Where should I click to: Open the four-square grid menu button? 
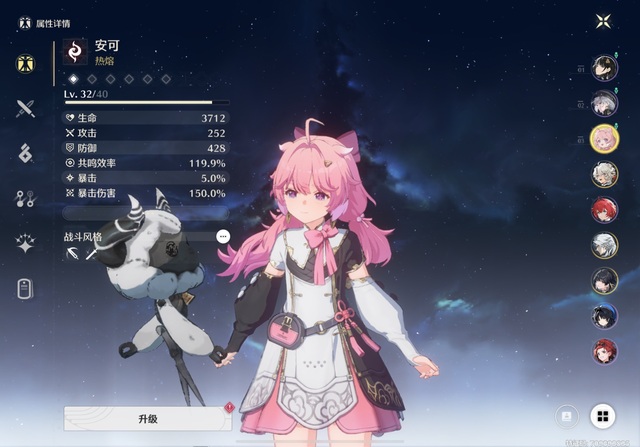click(603, 416)
